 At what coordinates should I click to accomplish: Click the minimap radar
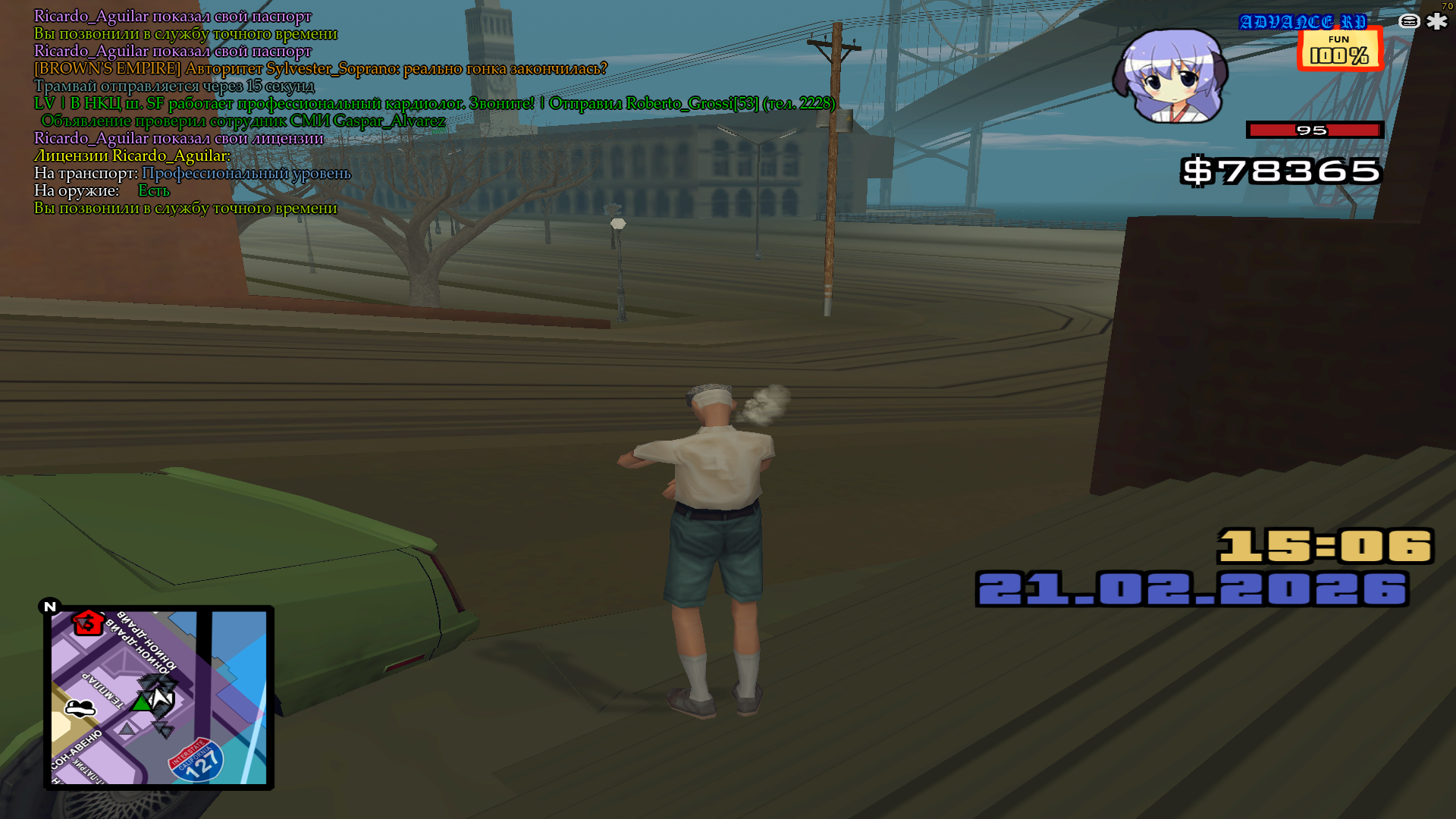[x=158, y=697]
